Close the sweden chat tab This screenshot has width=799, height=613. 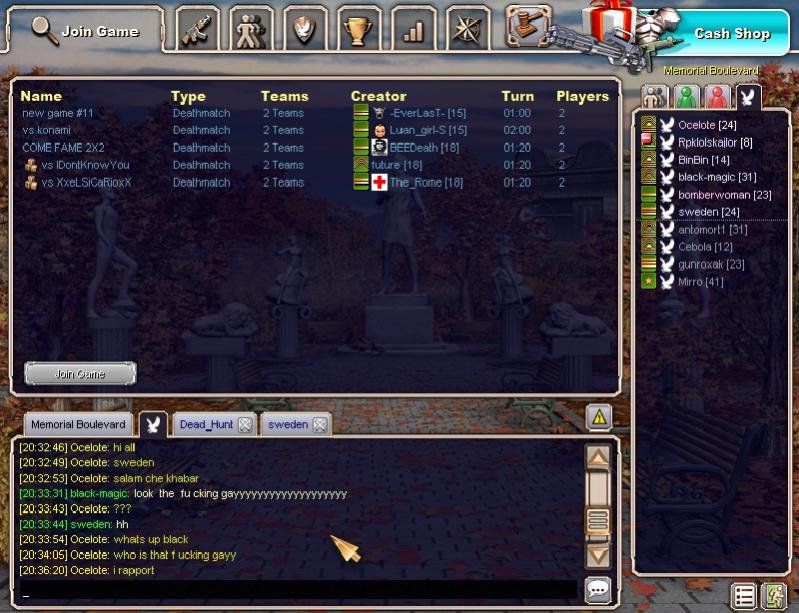[x=319, y=425]
